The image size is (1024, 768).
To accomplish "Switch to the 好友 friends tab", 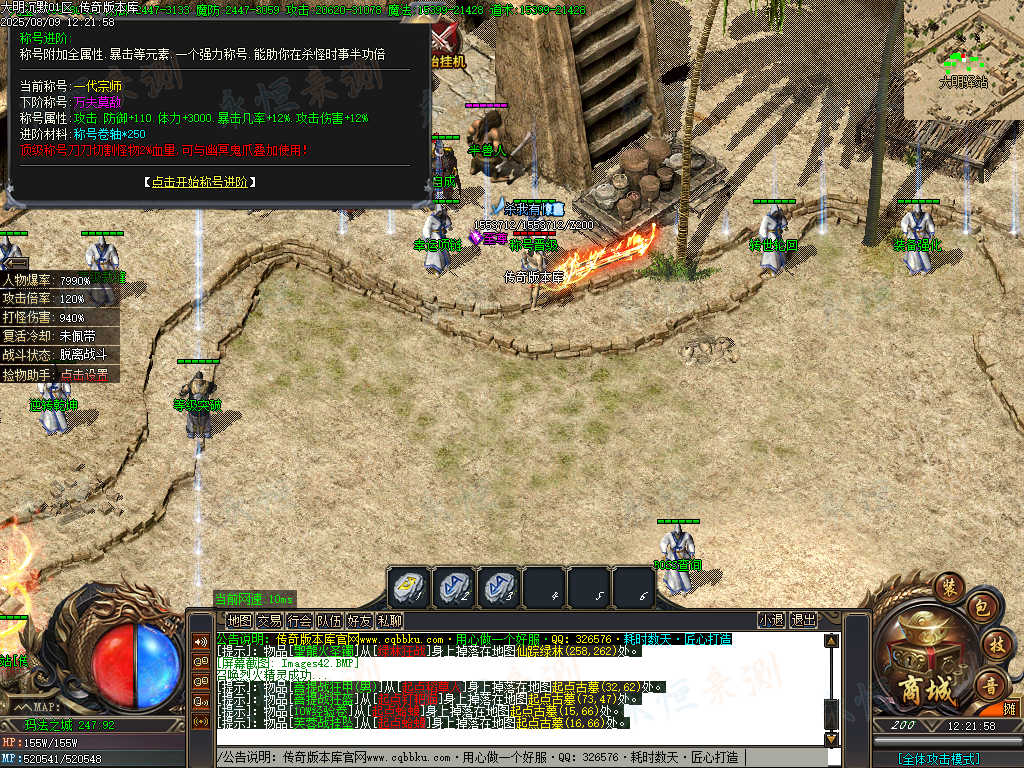I will pos(359,621).
